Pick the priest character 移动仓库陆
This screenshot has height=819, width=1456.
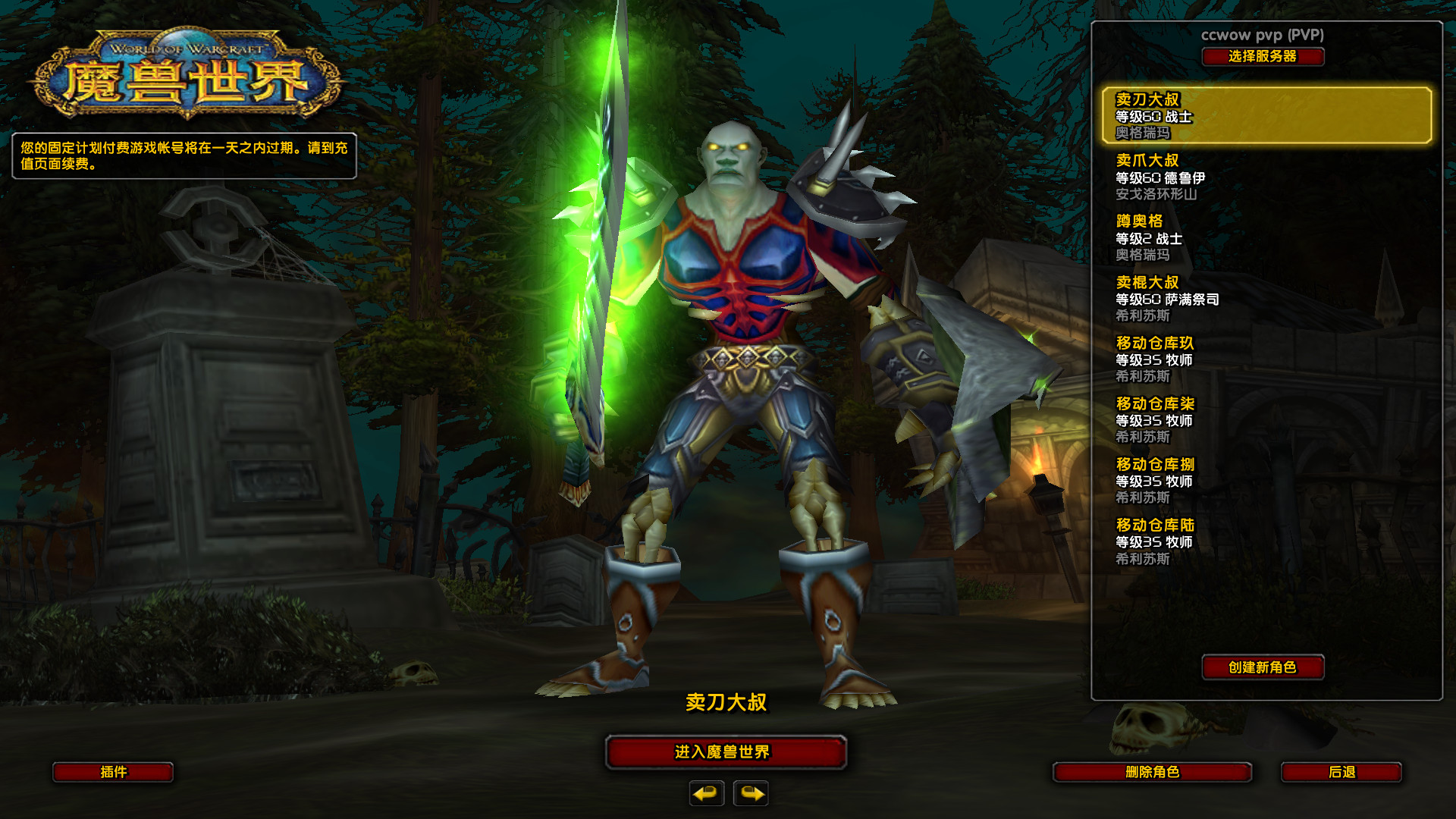[1266, 541]
